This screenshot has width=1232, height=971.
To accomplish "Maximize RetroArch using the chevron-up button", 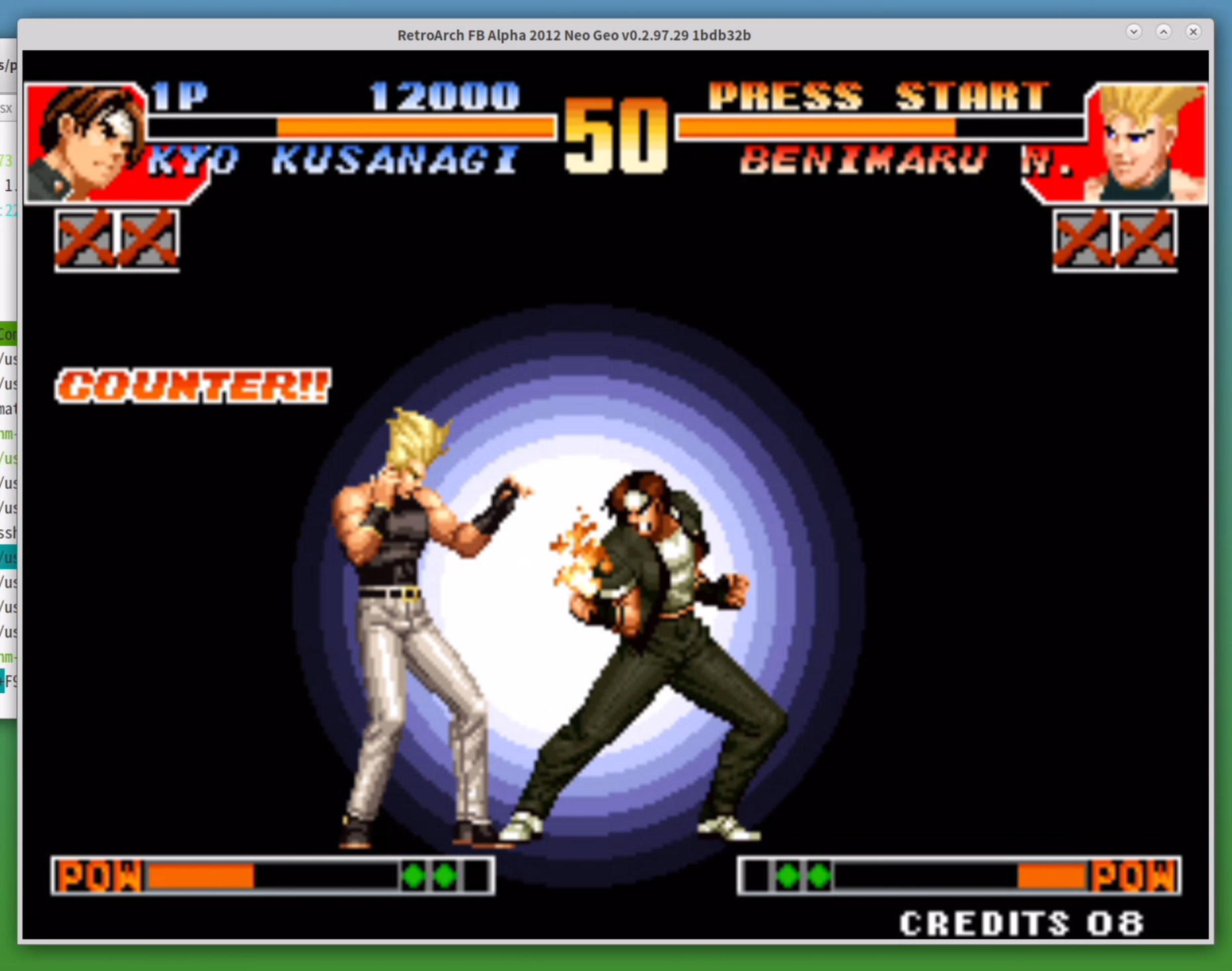I will pos(1164,31).
